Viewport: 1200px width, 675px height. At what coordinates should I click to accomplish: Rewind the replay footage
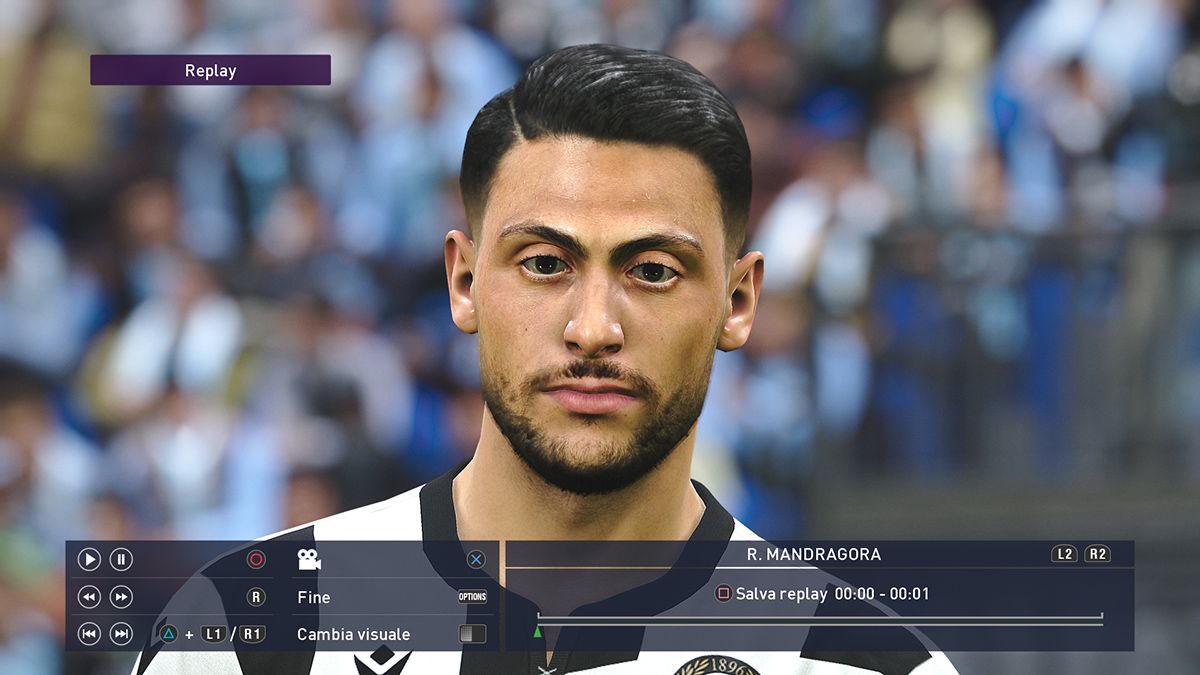[89, 597]
